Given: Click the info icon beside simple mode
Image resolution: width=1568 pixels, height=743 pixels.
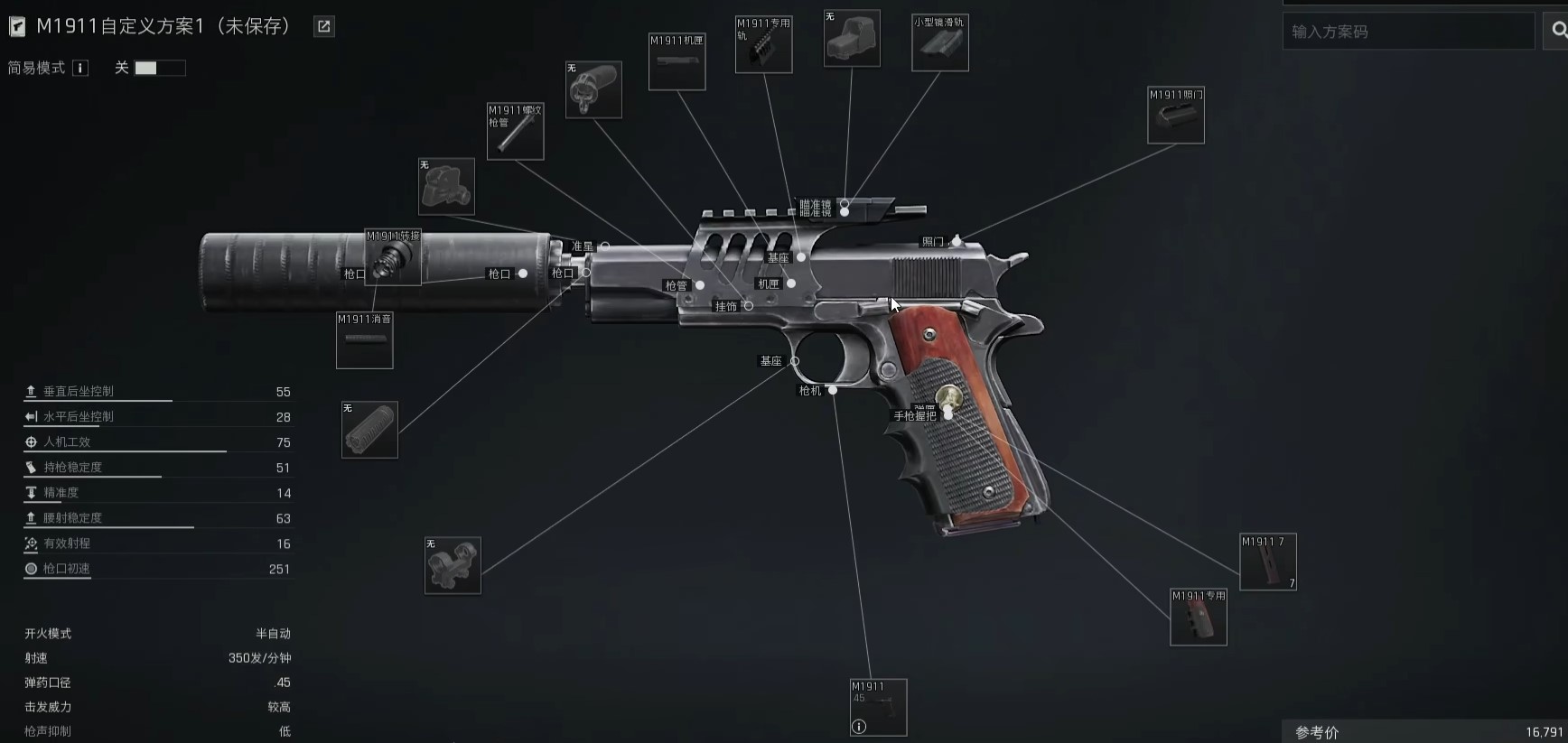Looking at the screenshot, I should pos(80,68).
